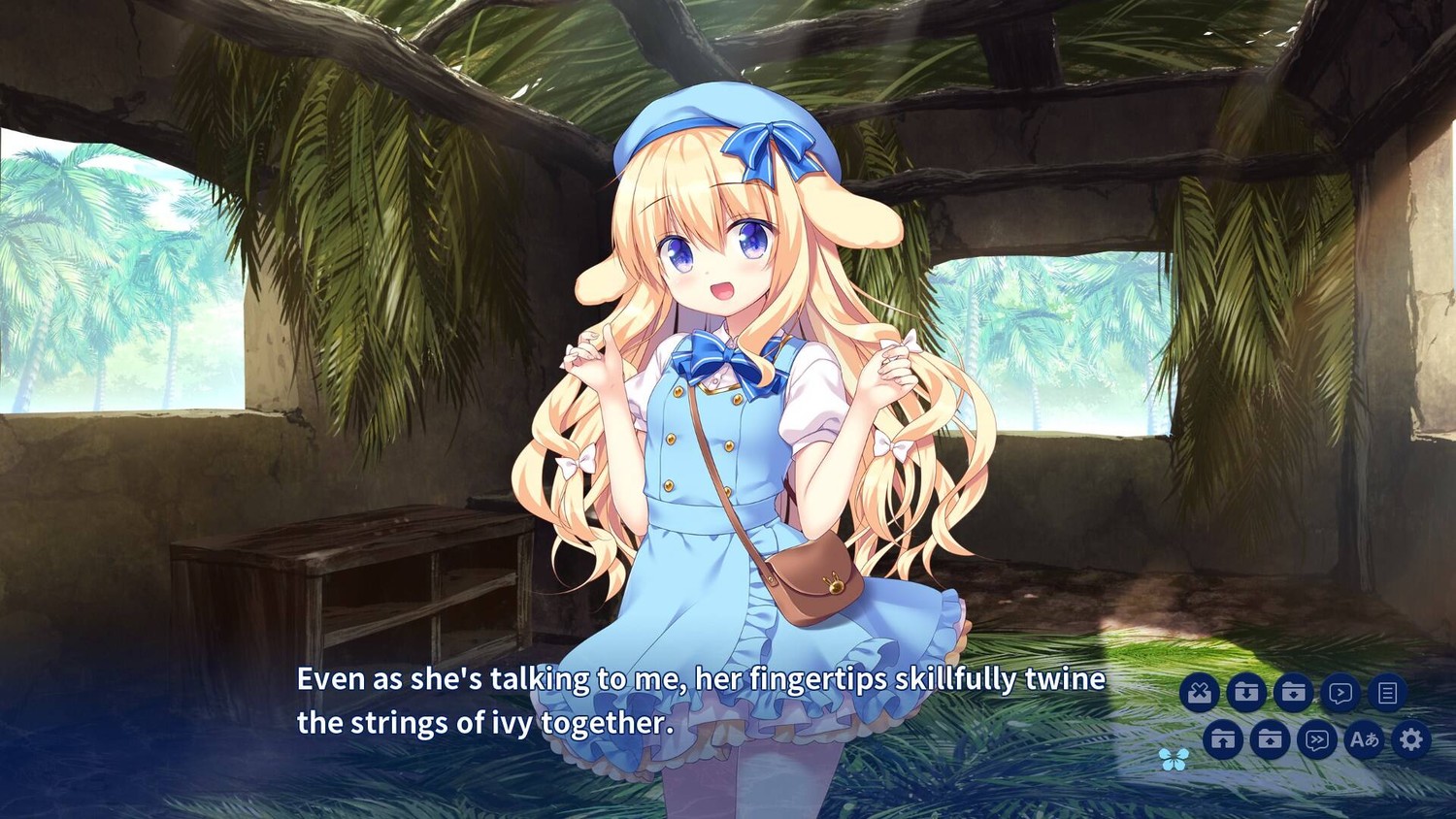Open the game settings menu

tap(1411, 739)
